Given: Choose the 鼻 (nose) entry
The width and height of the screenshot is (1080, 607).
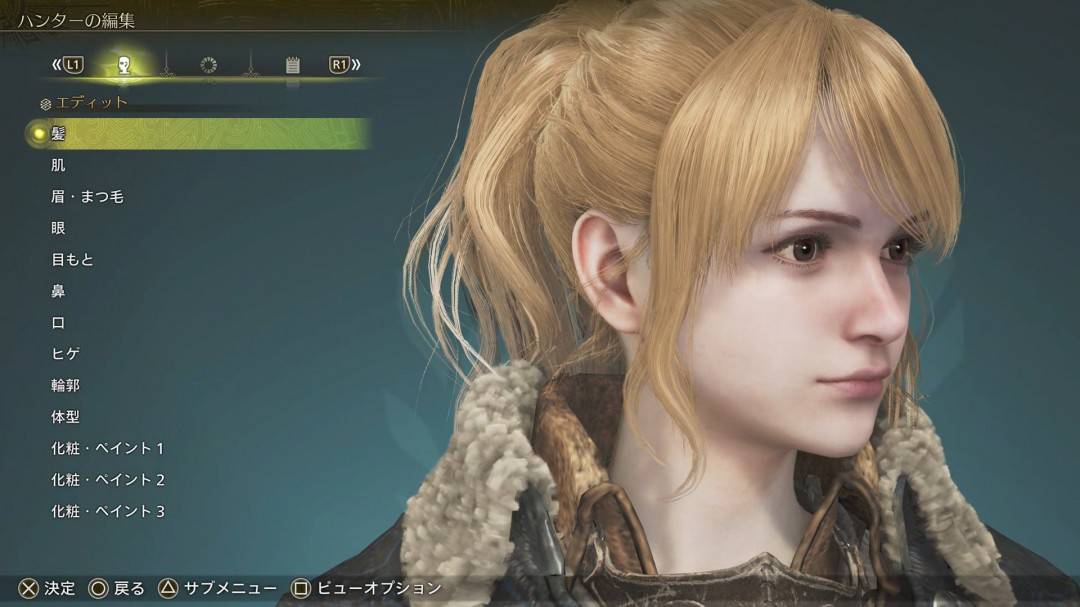Looking at the screenshot, I should pyautogui.click(x=58, y=291).
